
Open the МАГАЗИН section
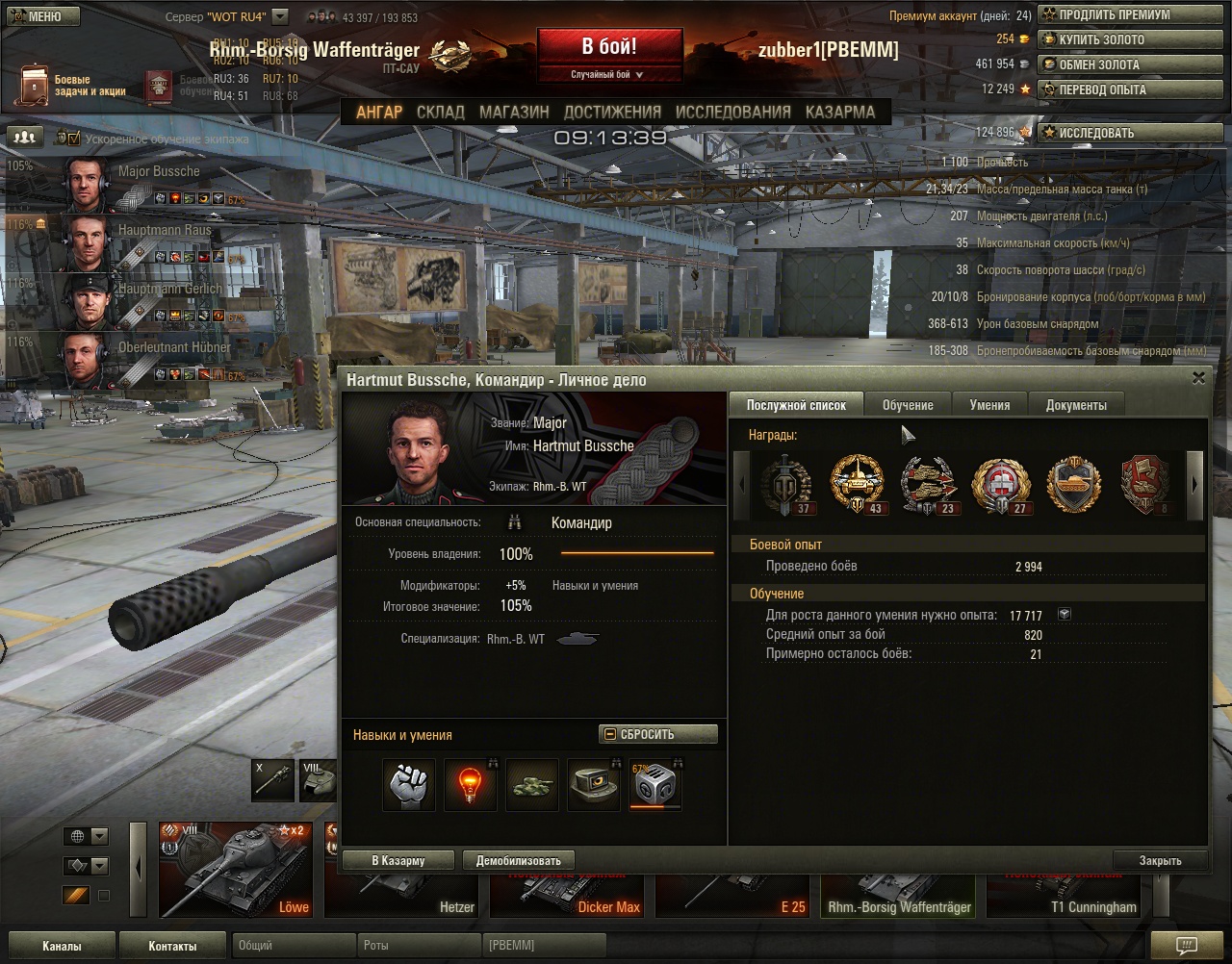pos(514,112)
